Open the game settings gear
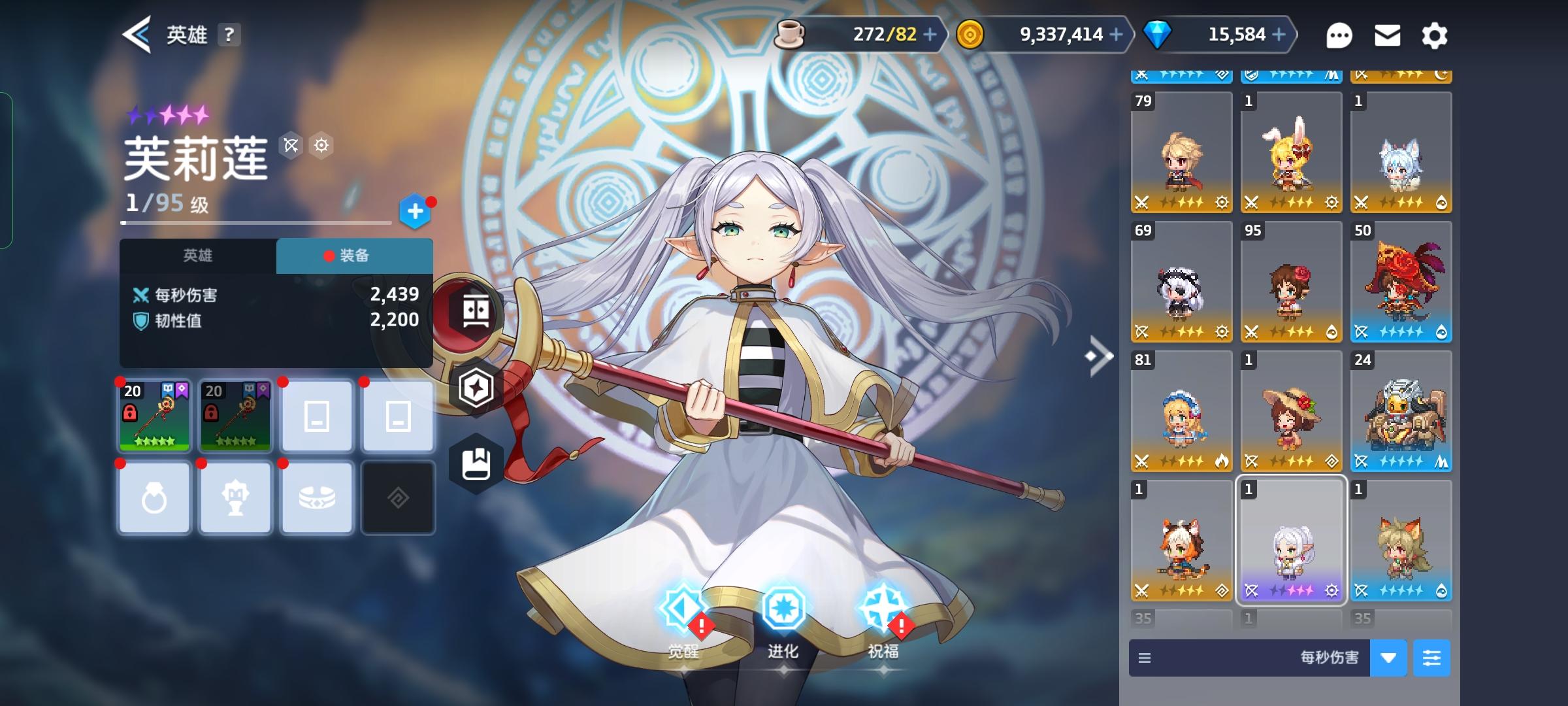 (1435, 35)
